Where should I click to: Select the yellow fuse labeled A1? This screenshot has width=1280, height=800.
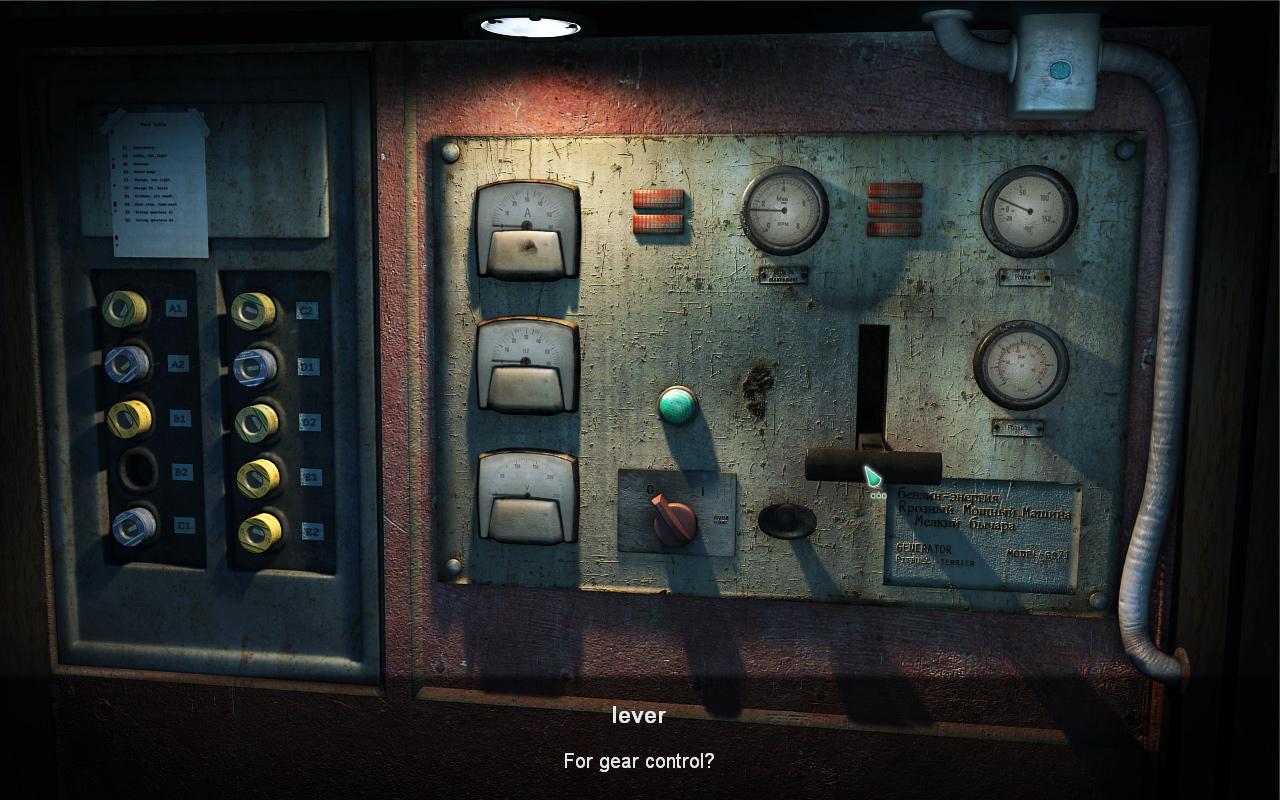coord(125,309)
